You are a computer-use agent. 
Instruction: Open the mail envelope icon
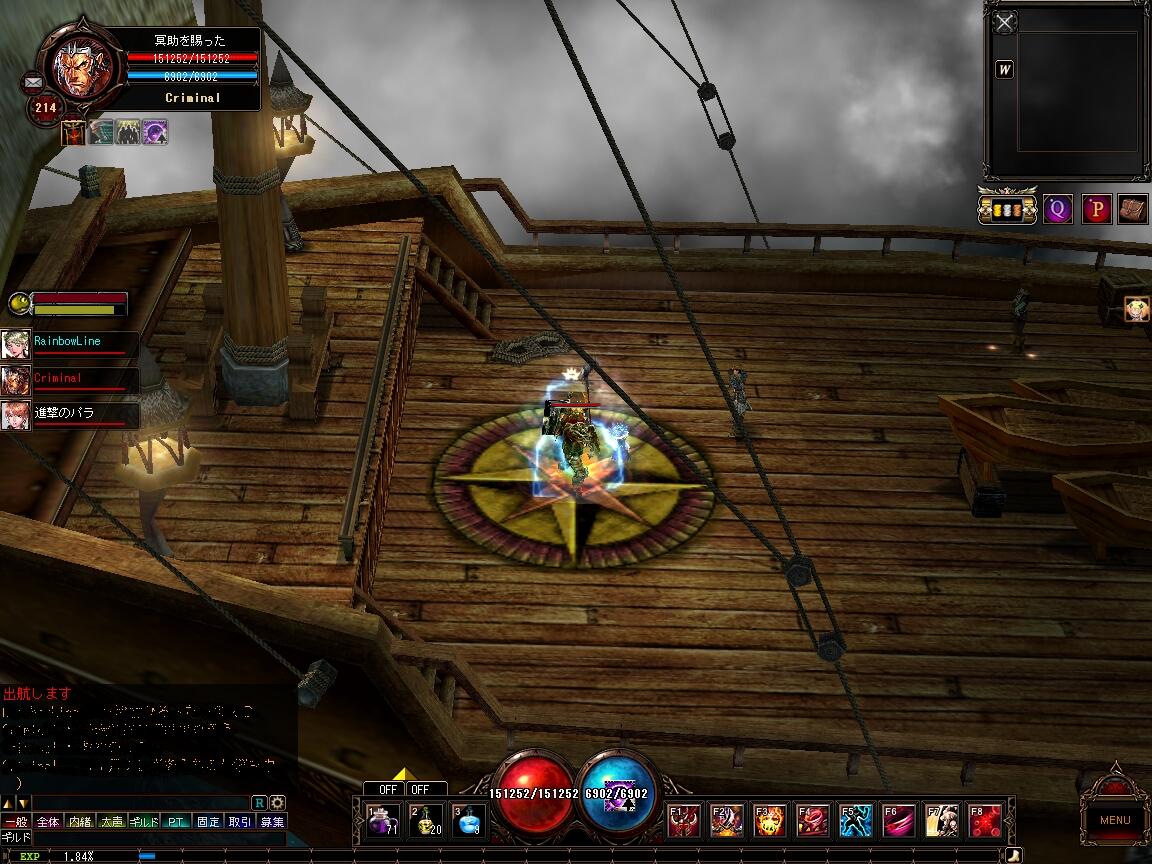(x=32, y=82)
